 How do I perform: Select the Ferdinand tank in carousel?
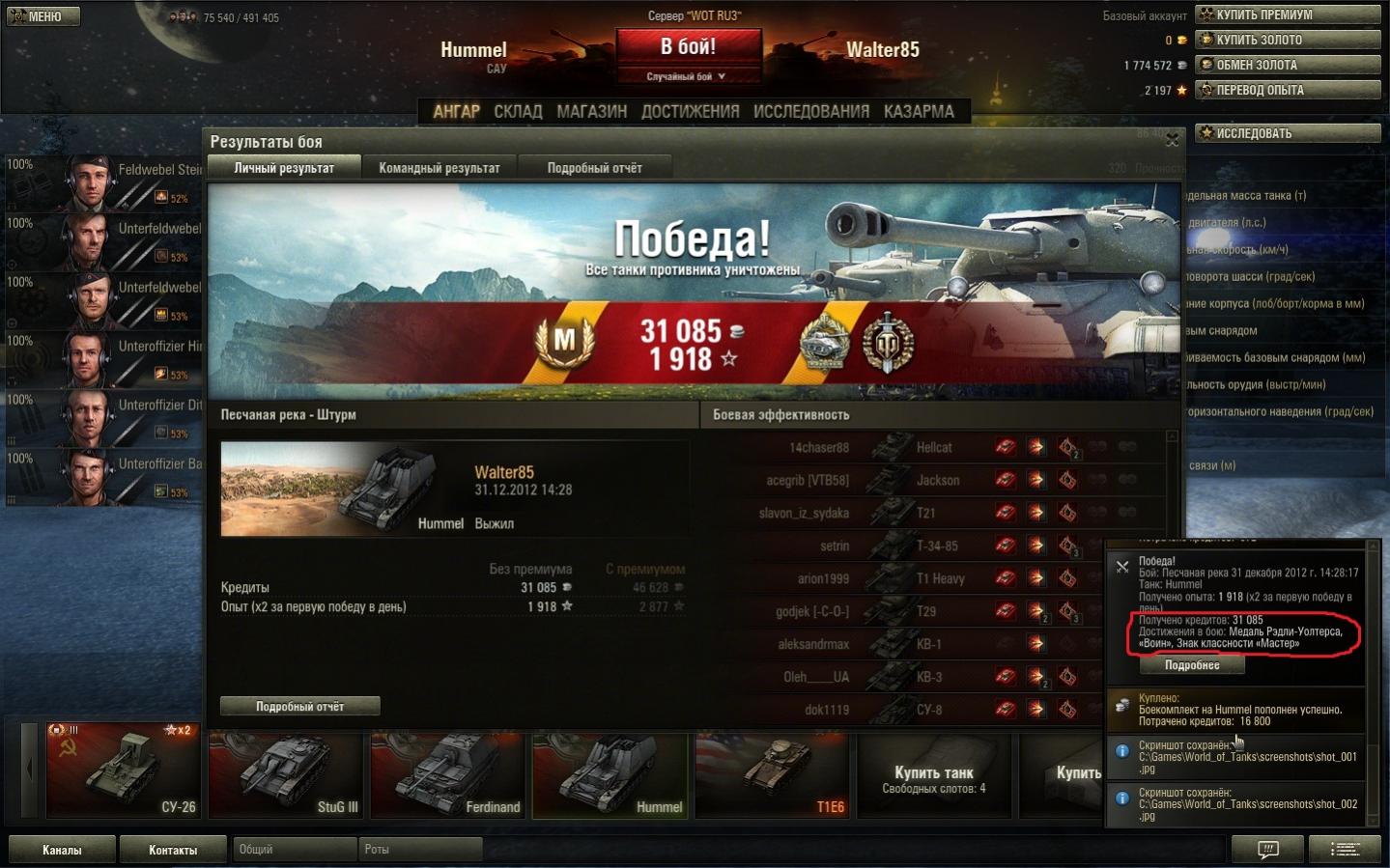(x=447, y=772)
